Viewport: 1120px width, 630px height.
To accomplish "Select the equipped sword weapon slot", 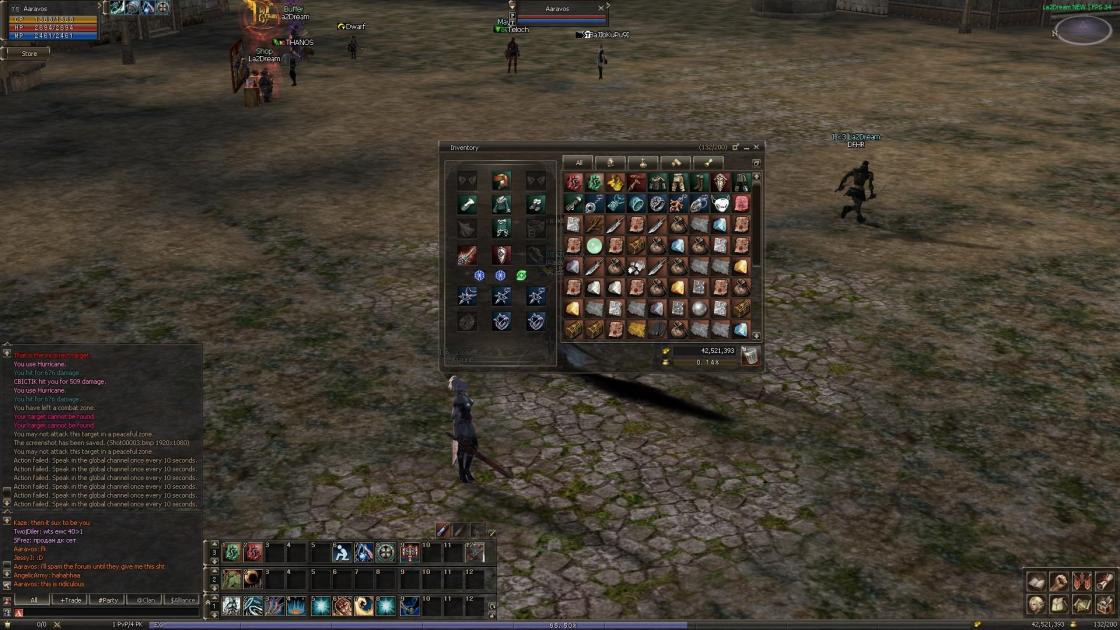I will (x=467, y=255).
